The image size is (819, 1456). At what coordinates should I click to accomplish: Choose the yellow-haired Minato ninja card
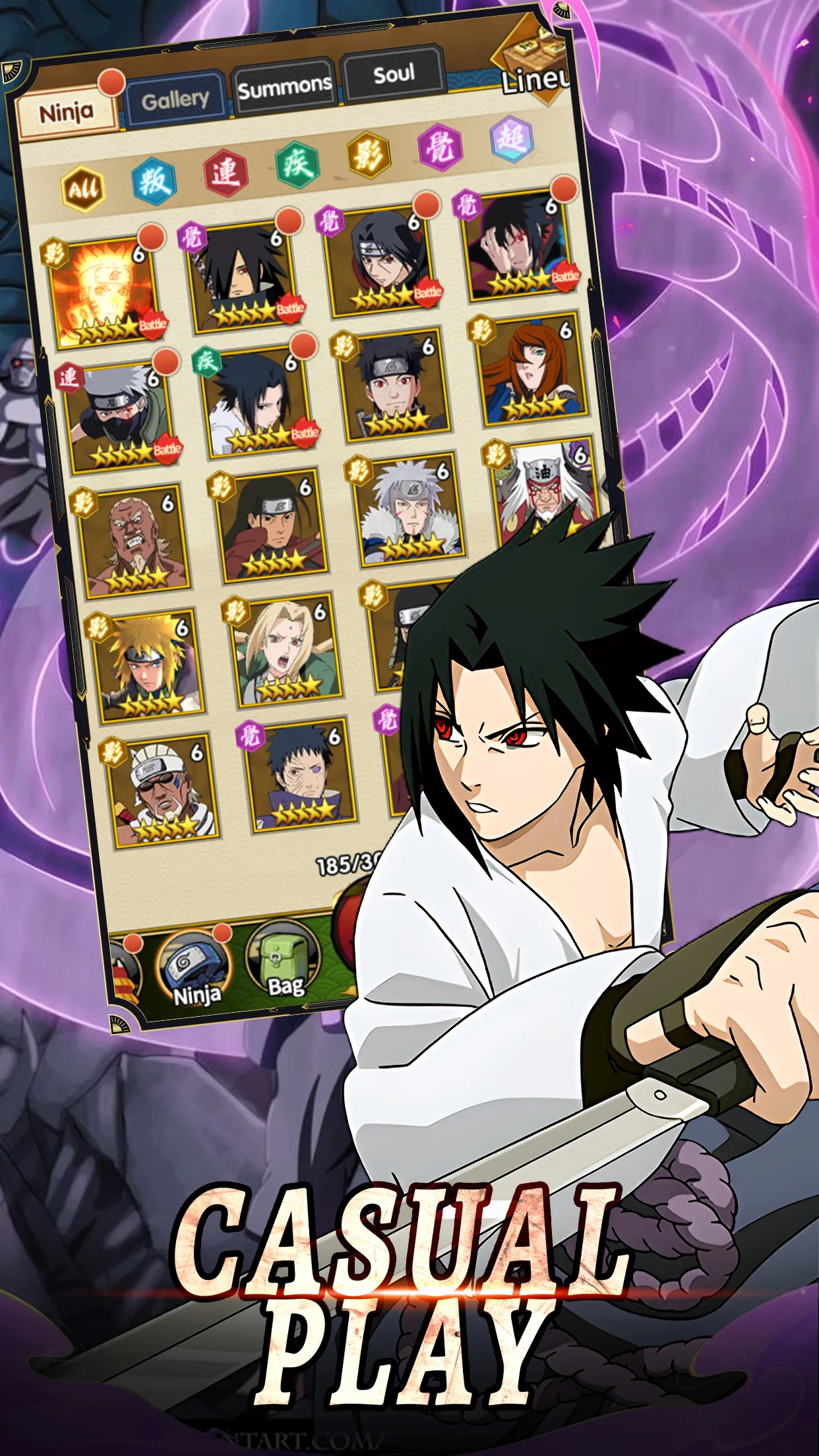[x=149, y=667]
